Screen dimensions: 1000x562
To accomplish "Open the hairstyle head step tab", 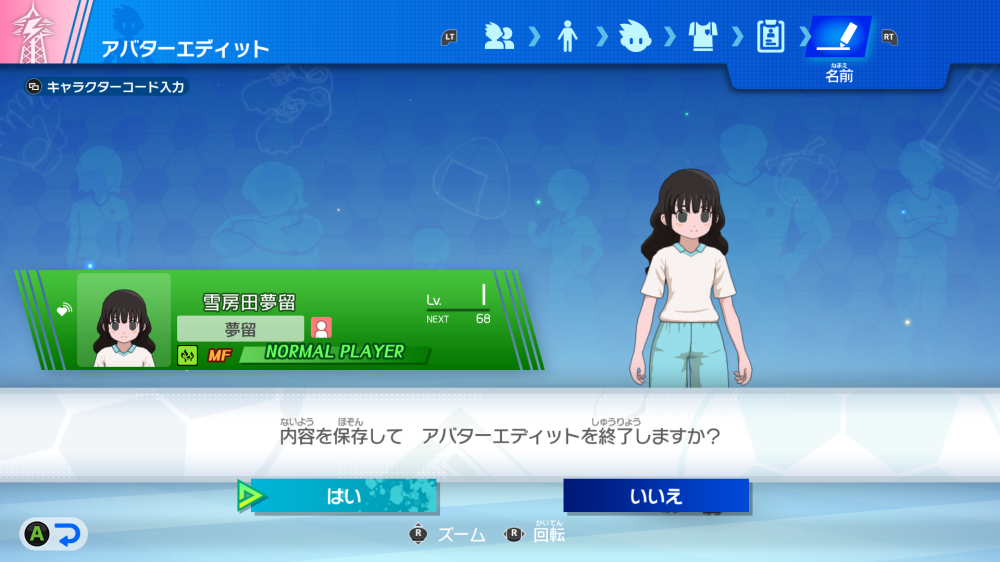I will click(635, 37).
